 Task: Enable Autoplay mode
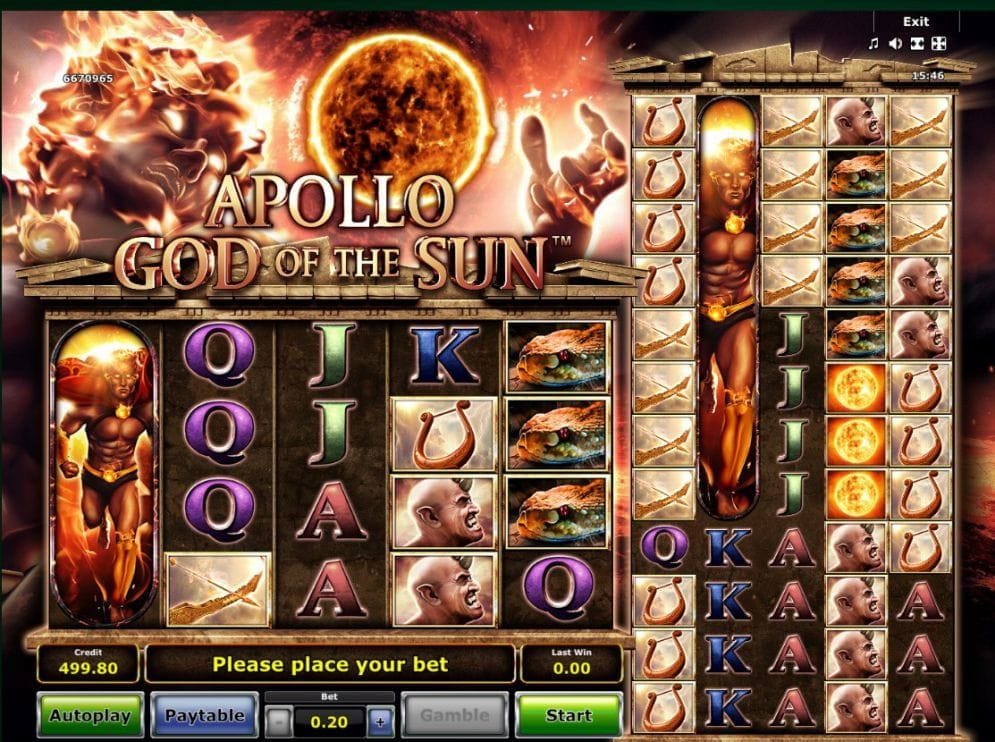pyautogui.click(x=90, y=715)
